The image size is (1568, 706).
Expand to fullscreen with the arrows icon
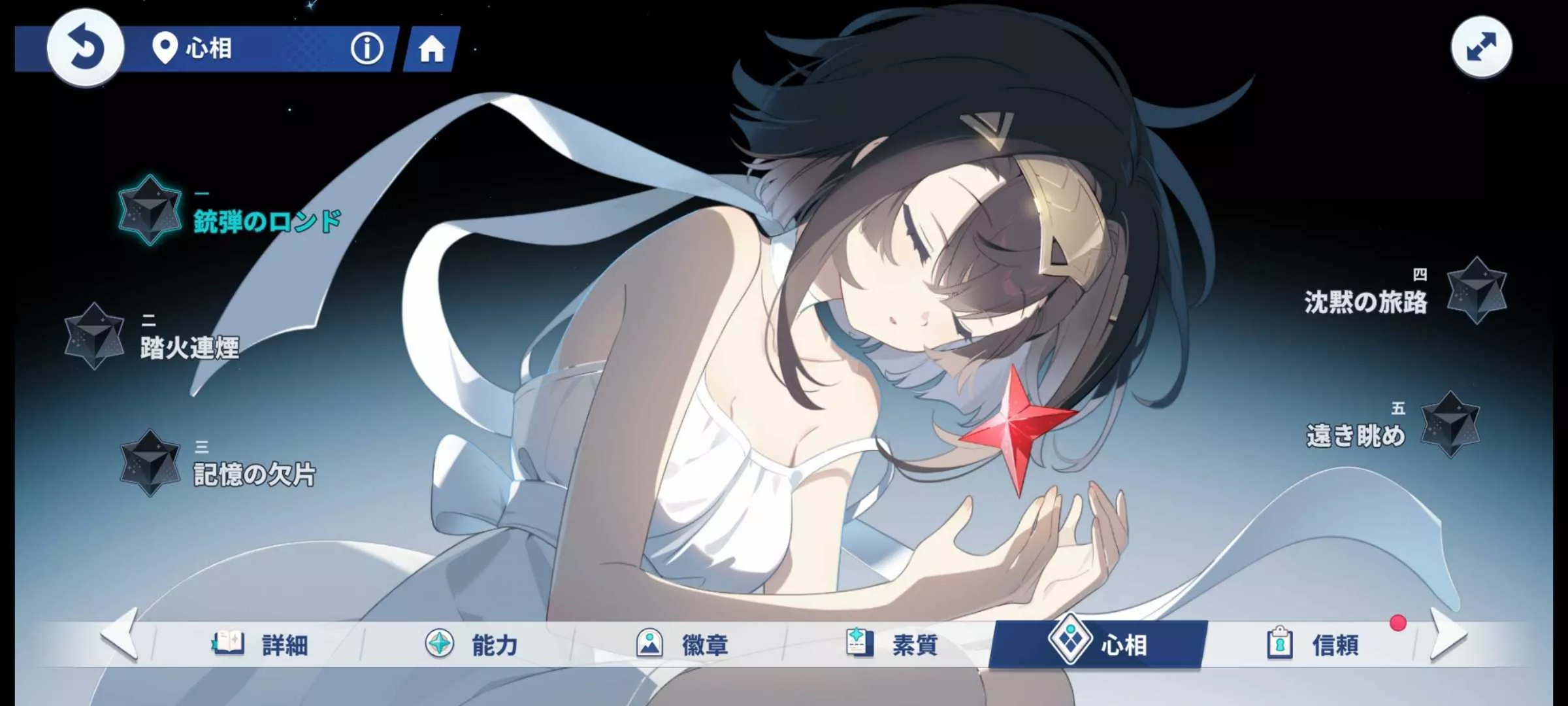point(1482,46)
